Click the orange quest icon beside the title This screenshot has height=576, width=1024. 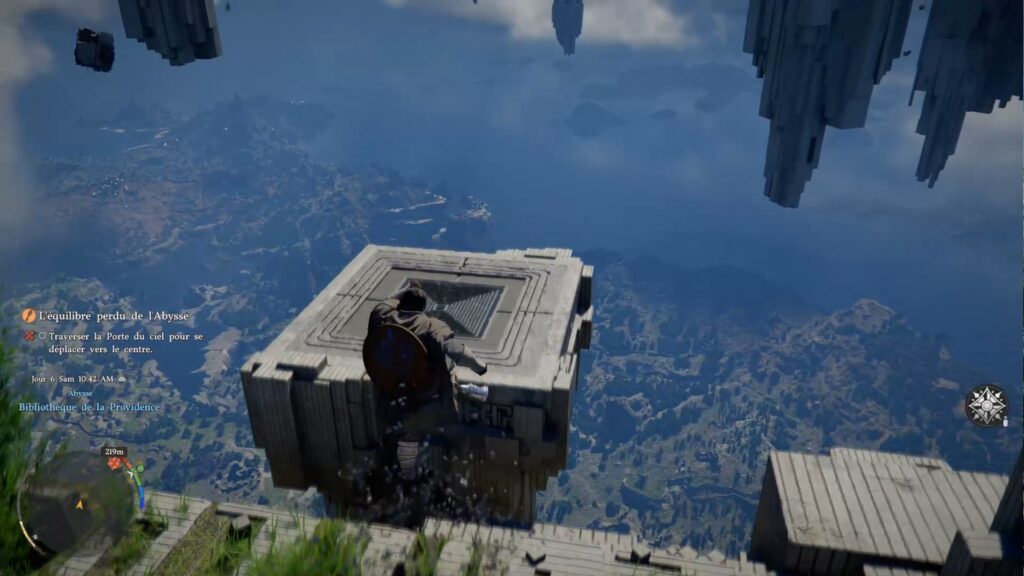pos(29,316)
